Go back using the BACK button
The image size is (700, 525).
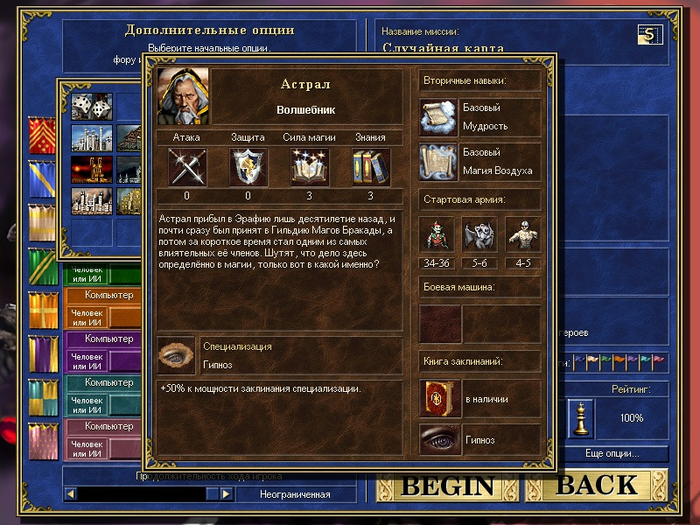tap(597, 486)
